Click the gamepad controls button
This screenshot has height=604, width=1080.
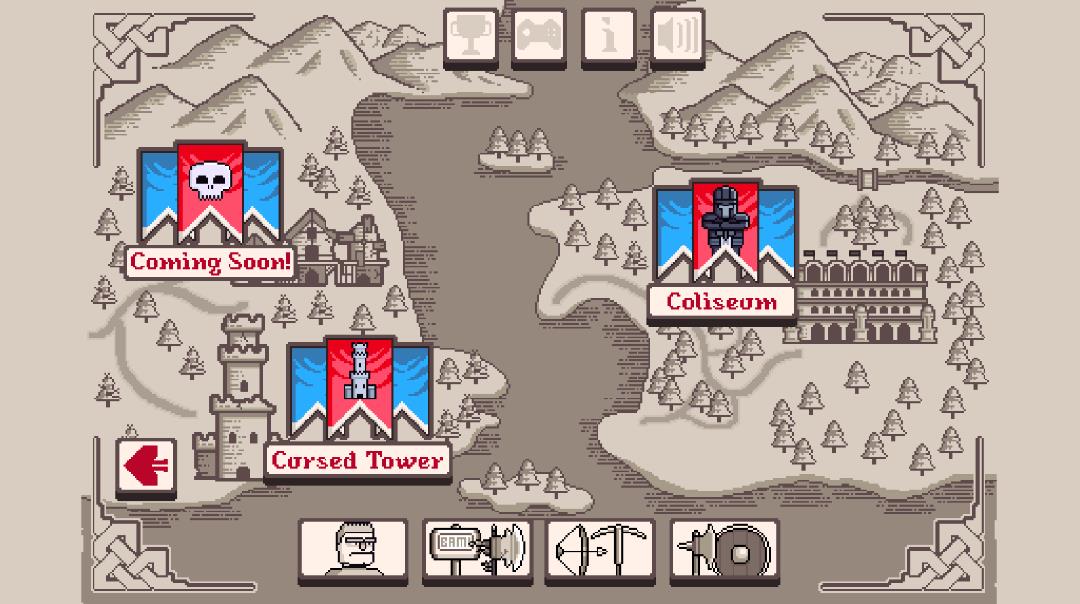539,37
